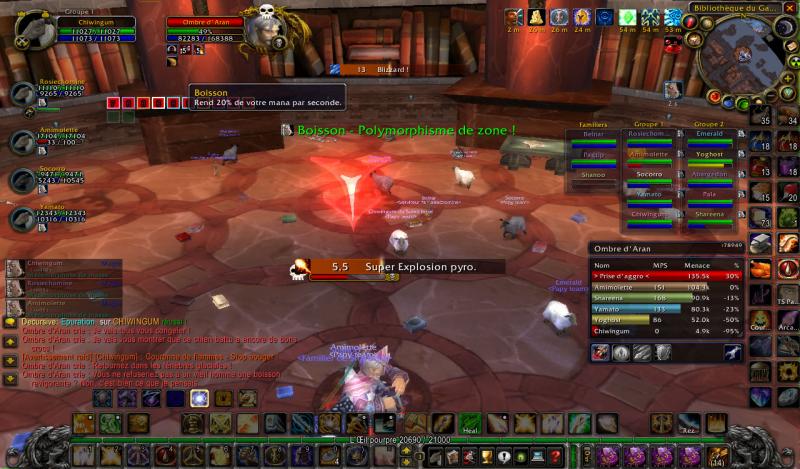Pick pet Belnar in Familiers list

pyautogui.click(x=593, y=135)
